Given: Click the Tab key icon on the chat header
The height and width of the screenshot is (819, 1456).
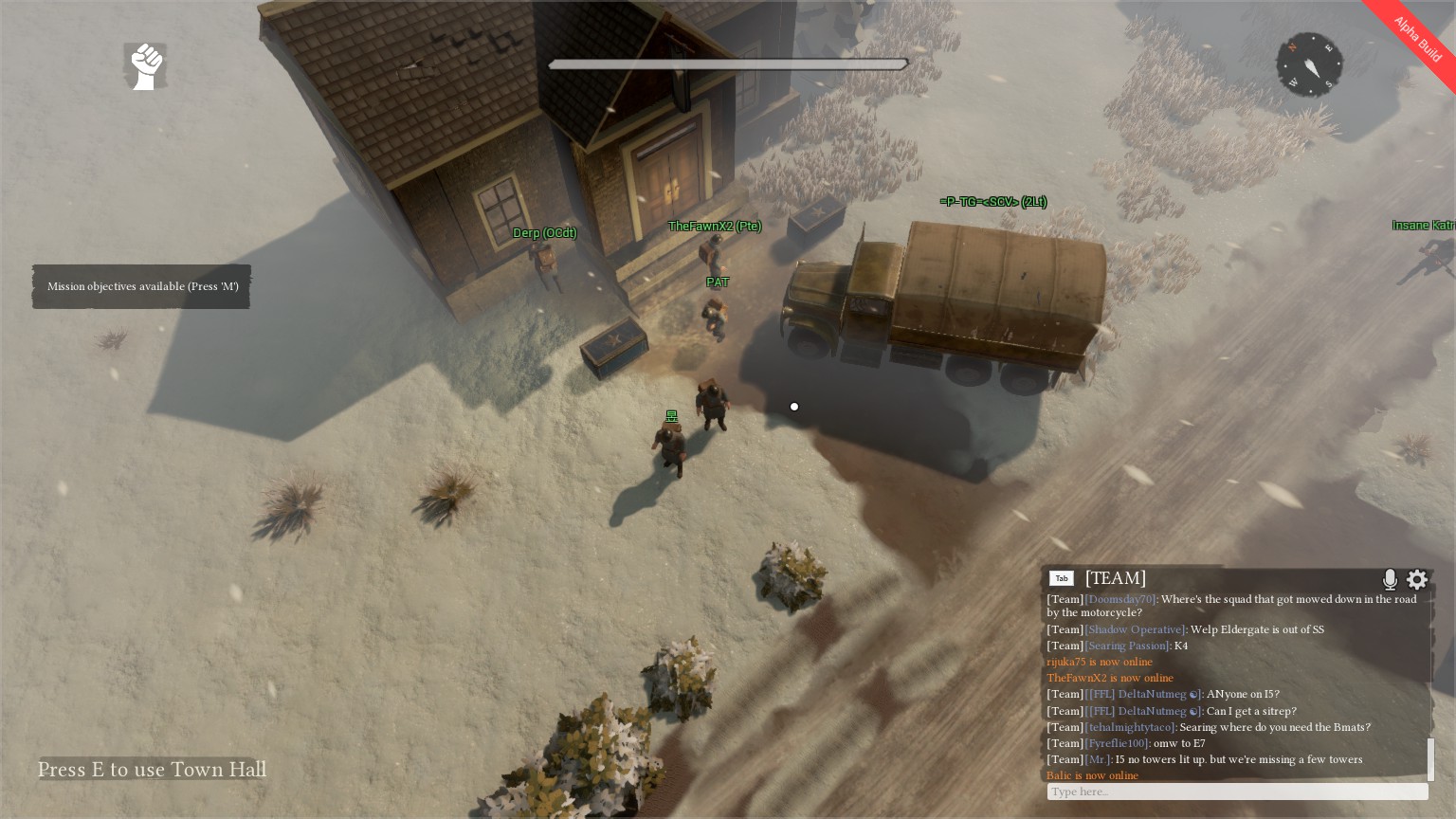Looking at the screenshot, I should click(1062, 578).
